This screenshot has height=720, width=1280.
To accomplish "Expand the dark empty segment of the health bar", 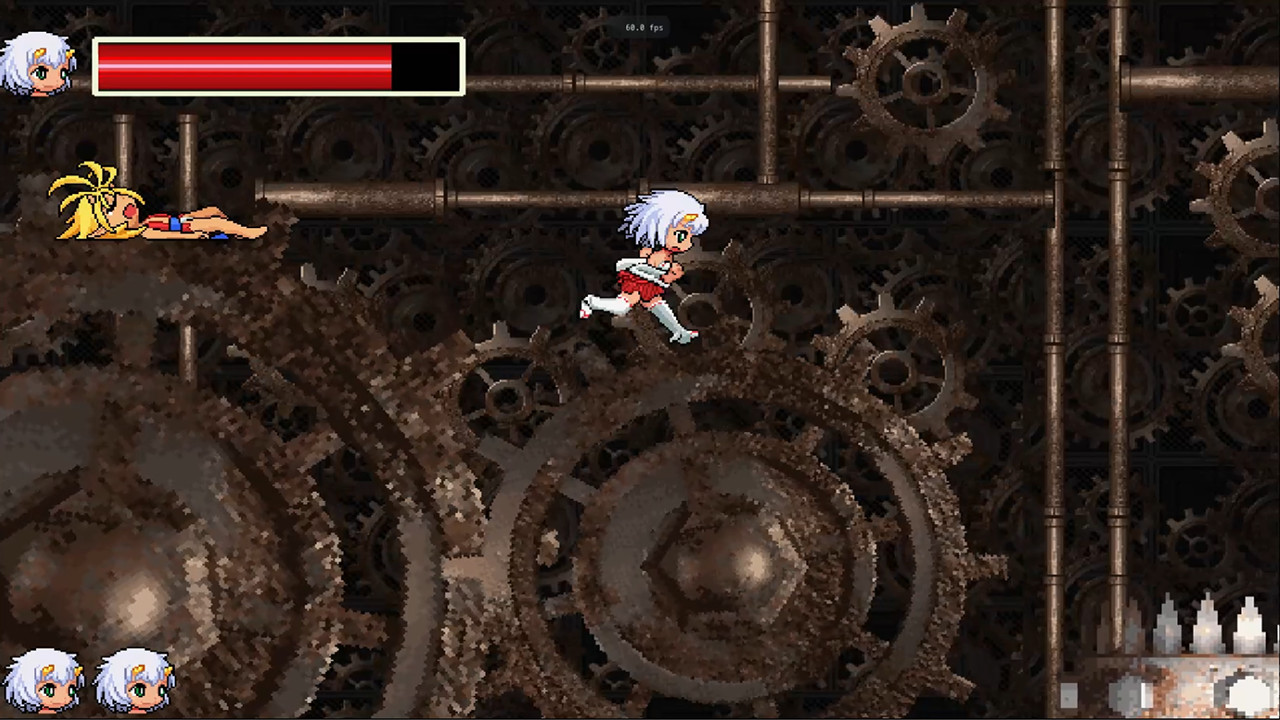I will click(x=425, y=65).
